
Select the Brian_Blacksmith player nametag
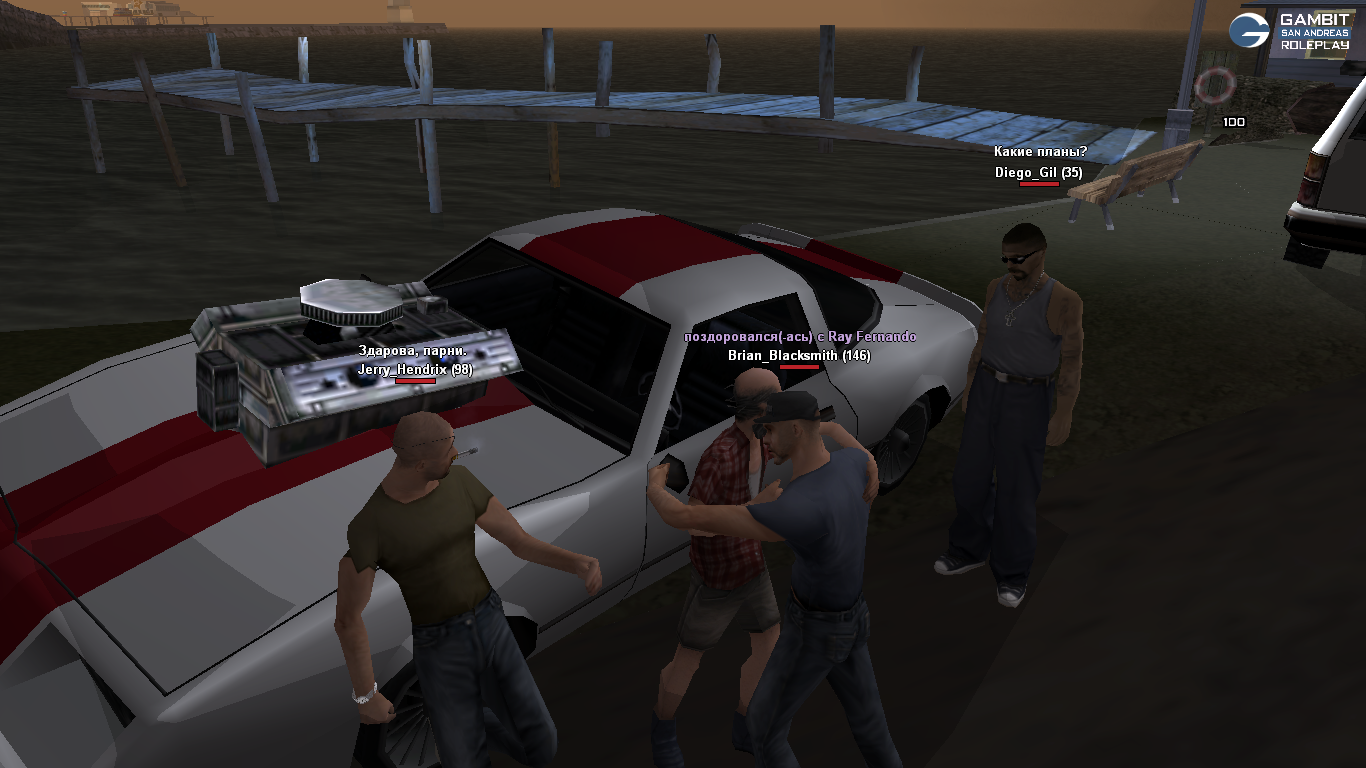click(798, 355)
